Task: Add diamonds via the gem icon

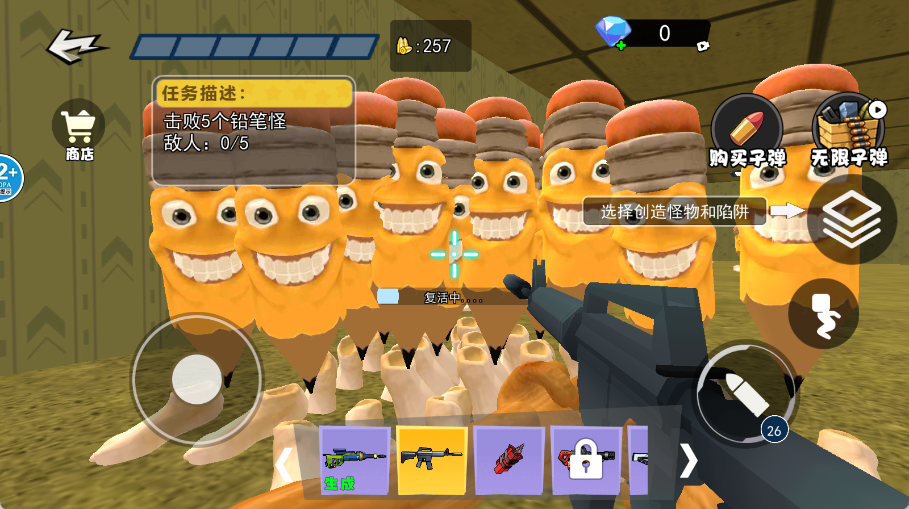Action: coord(613,33)
